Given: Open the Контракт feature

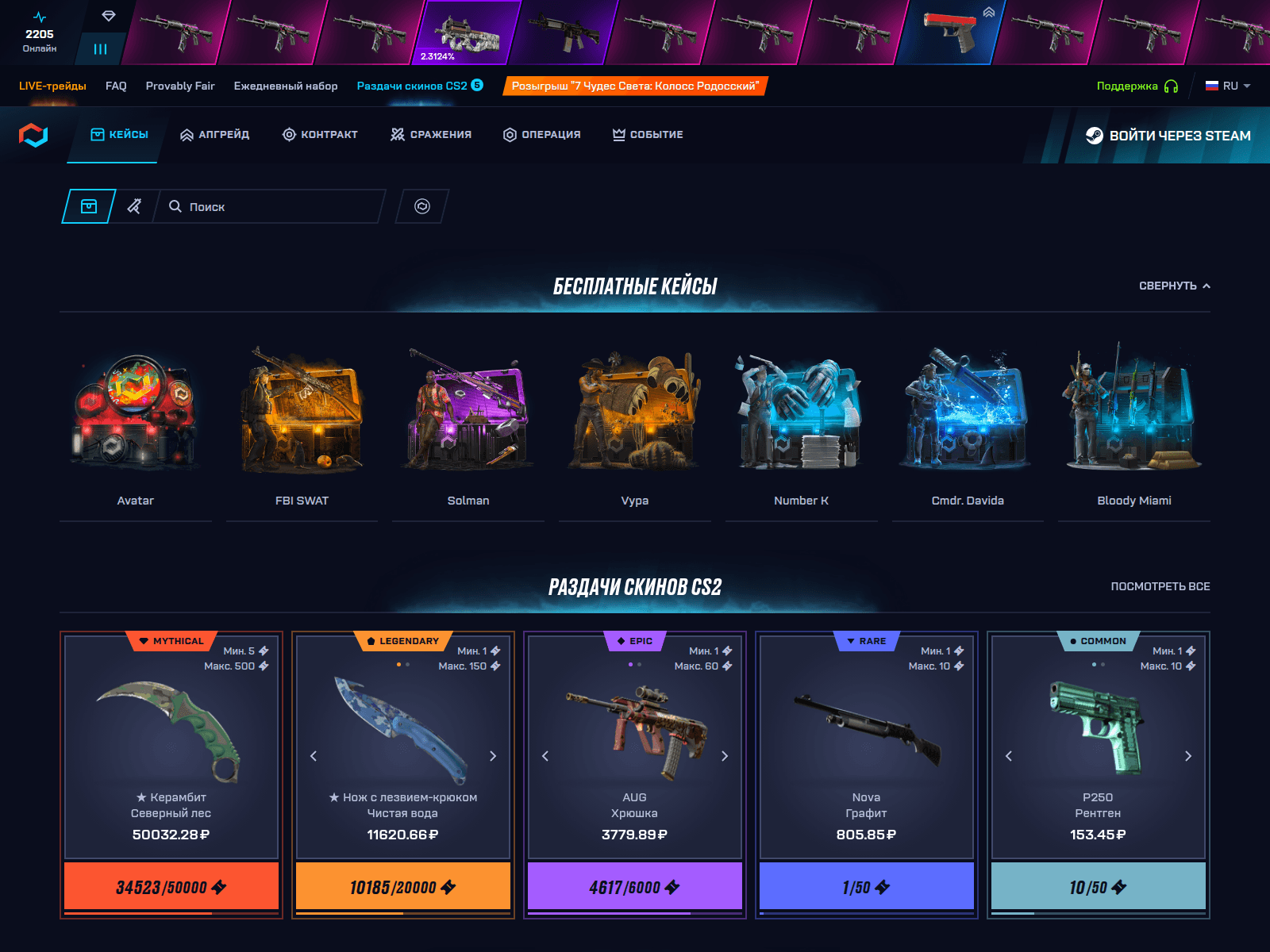Looking at the screenshot, I should [x=320, y=134].
